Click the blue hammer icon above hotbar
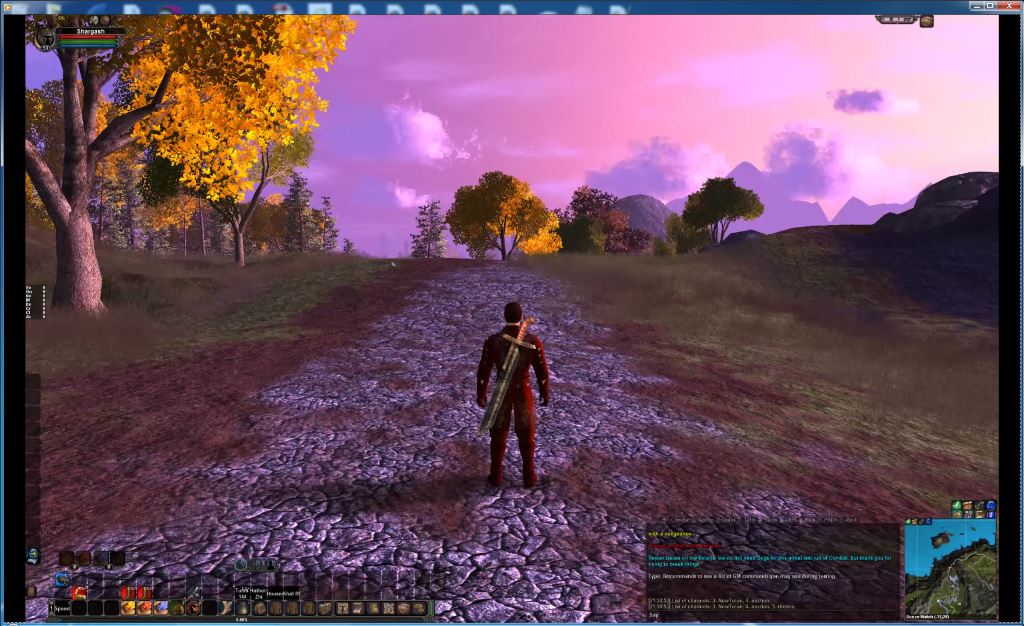Screen dimensions: 1024x626 pos(61,579)
